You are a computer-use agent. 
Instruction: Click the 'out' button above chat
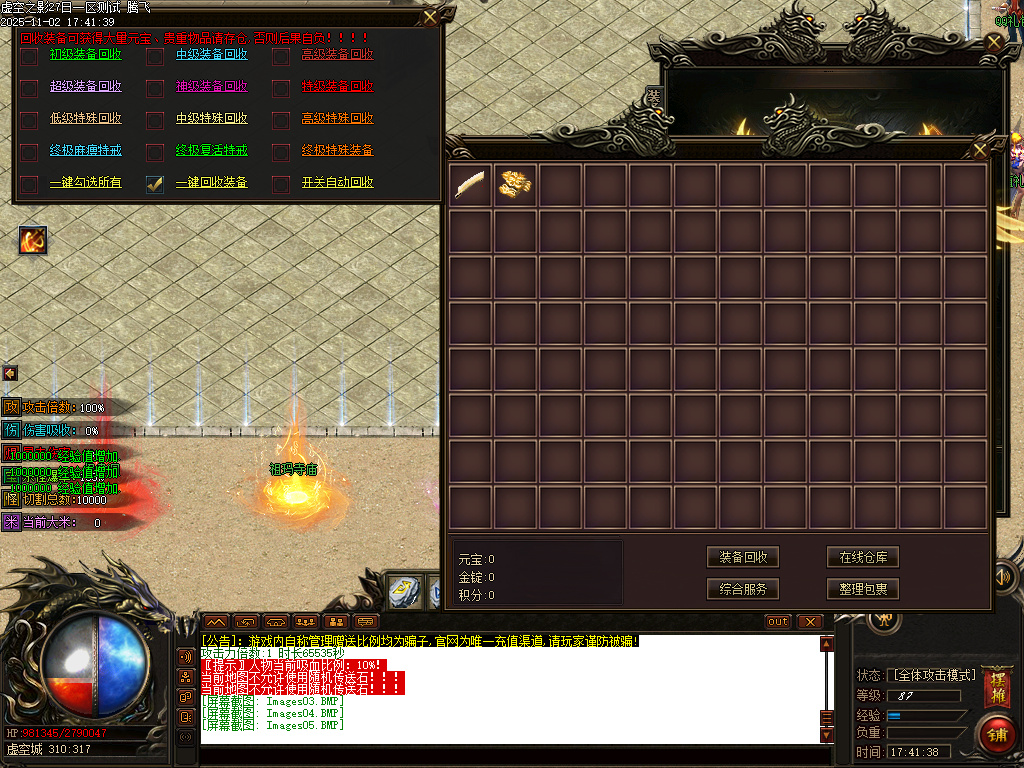[x=778, y=622]
